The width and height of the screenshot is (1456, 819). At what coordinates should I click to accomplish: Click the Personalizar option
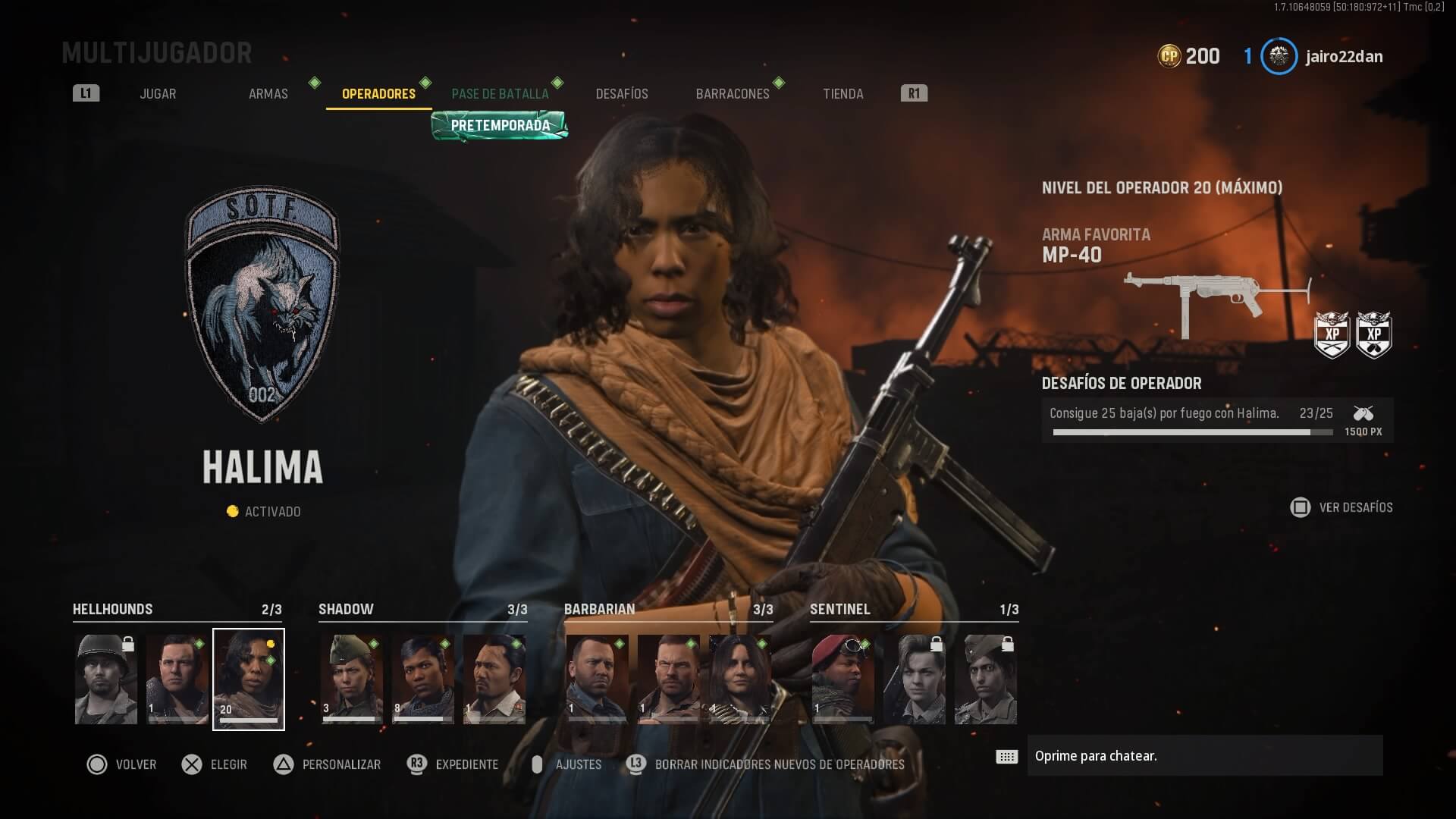[x=327, y=764]
